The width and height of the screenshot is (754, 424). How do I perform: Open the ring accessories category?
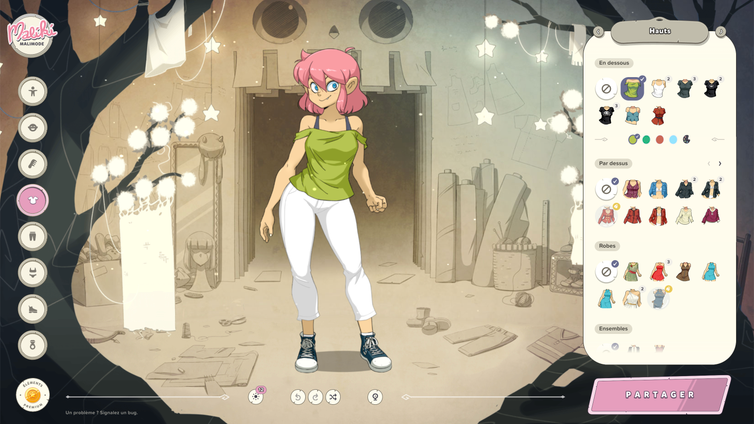[33, 345]
